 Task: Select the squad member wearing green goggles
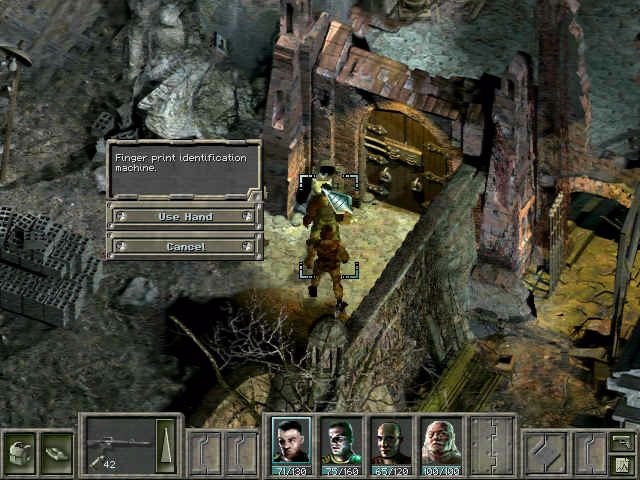[341, 442]
